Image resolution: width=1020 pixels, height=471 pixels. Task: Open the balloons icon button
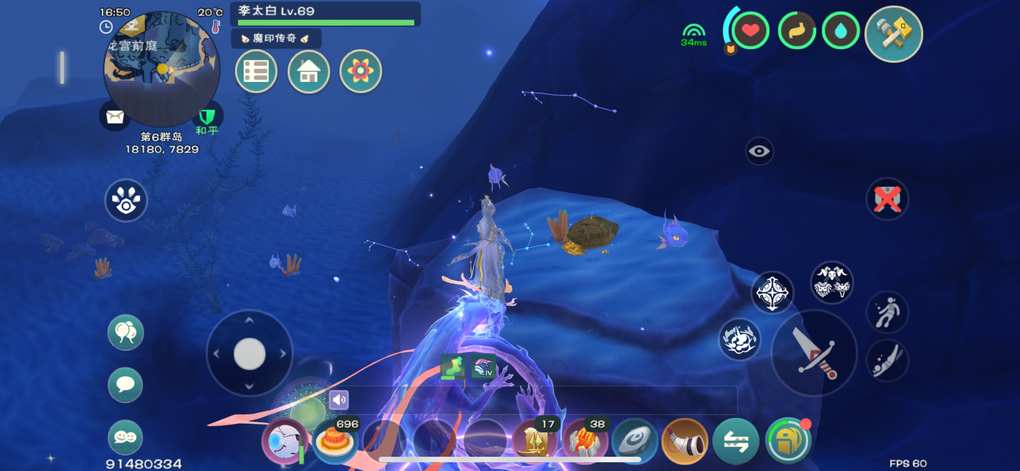(x=126, y=332)
